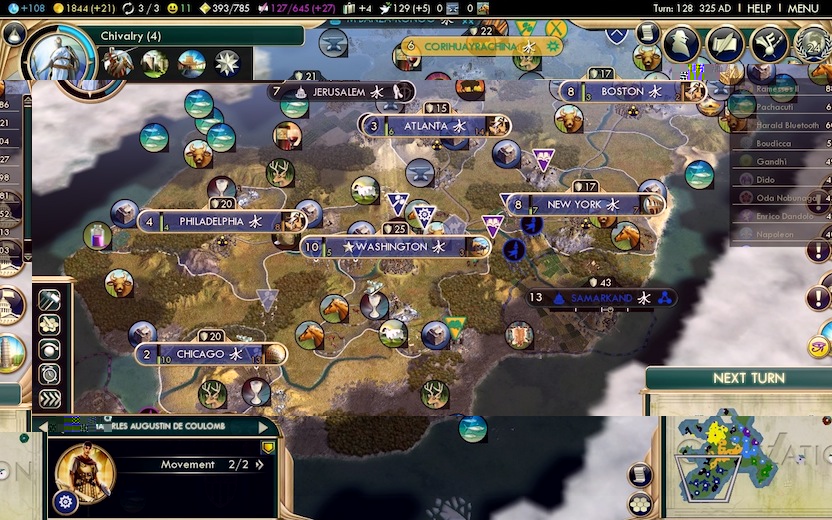This screenshot has width=832, height=520.
Task: Cycle to the previous unit arrow
Action: (41, 426)
